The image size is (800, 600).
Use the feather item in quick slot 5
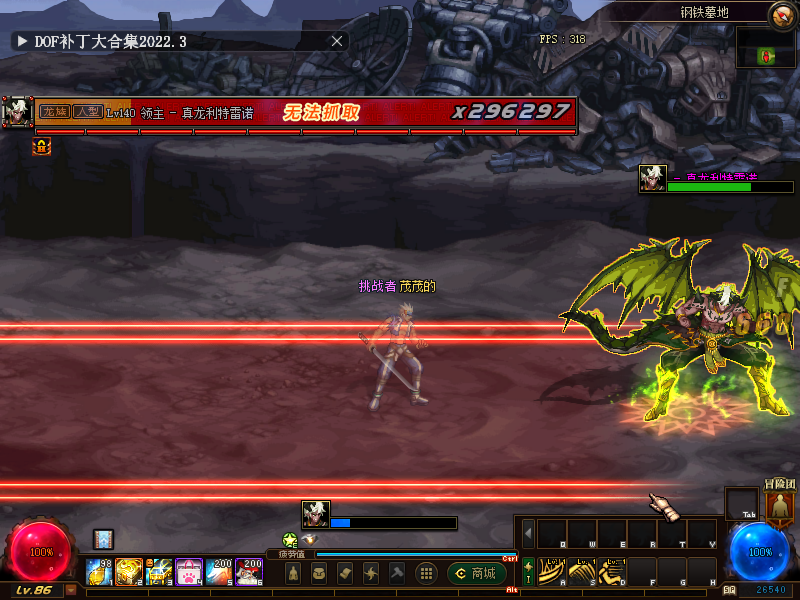[x=219, y=572]
